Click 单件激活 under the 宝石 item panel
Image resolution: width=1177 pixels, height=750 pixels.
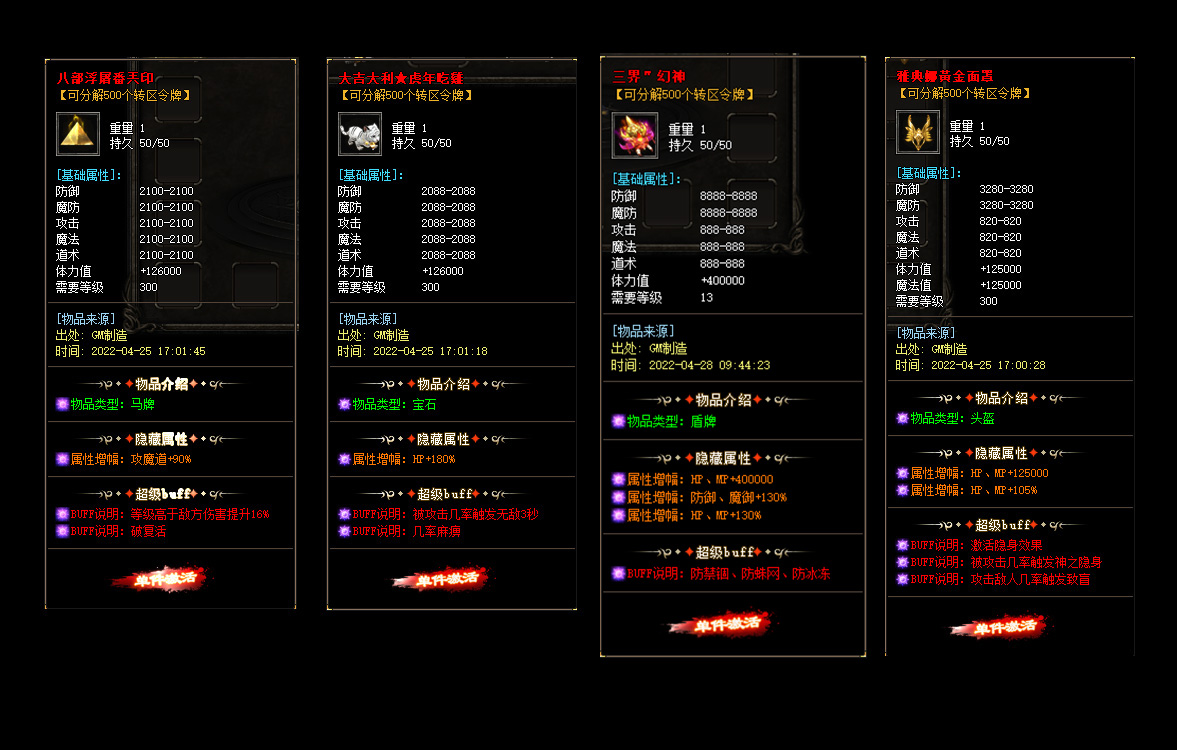pyautogui.click(x=440, y=579)
